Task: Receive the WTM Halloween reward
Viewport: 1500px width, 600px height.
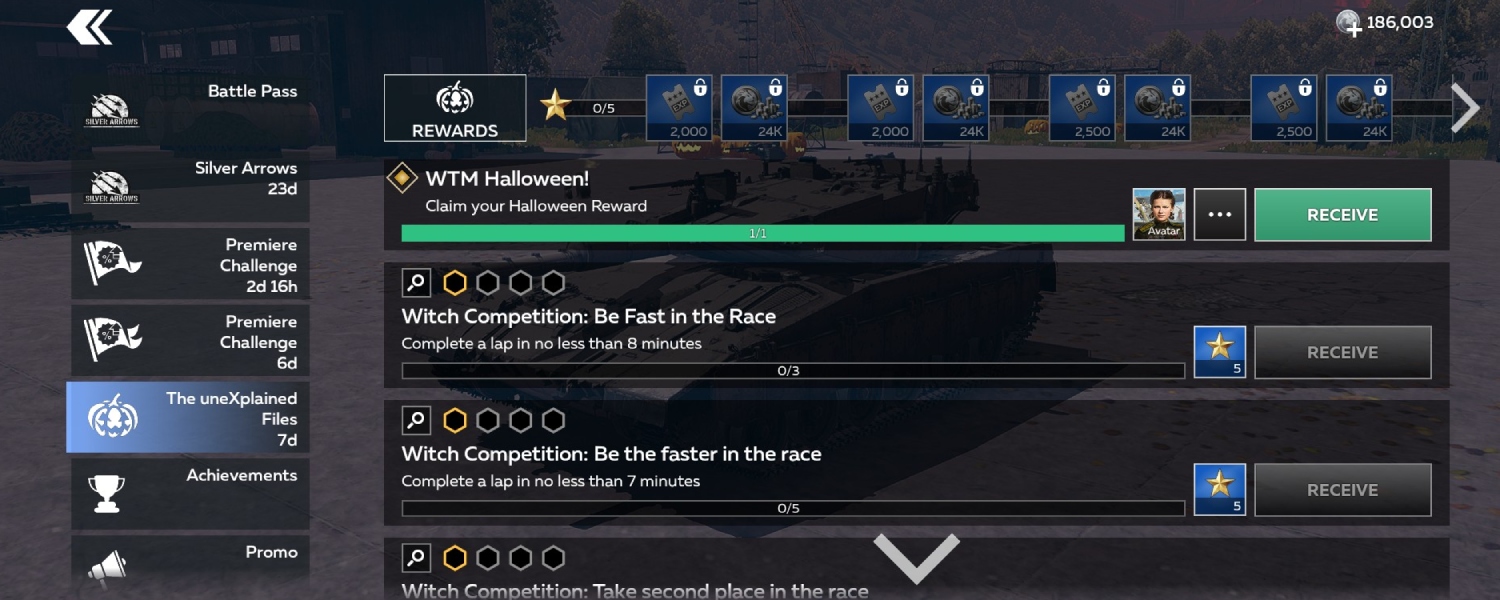Action: click(1342, 215)
